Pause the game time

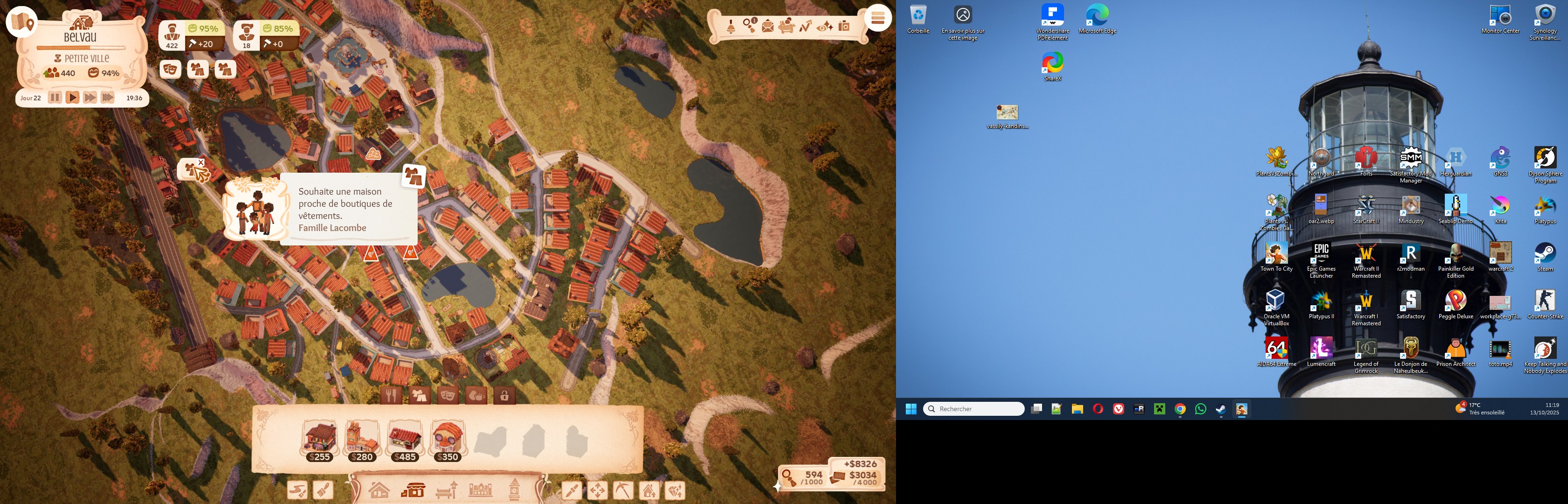[x=55, y=98]
